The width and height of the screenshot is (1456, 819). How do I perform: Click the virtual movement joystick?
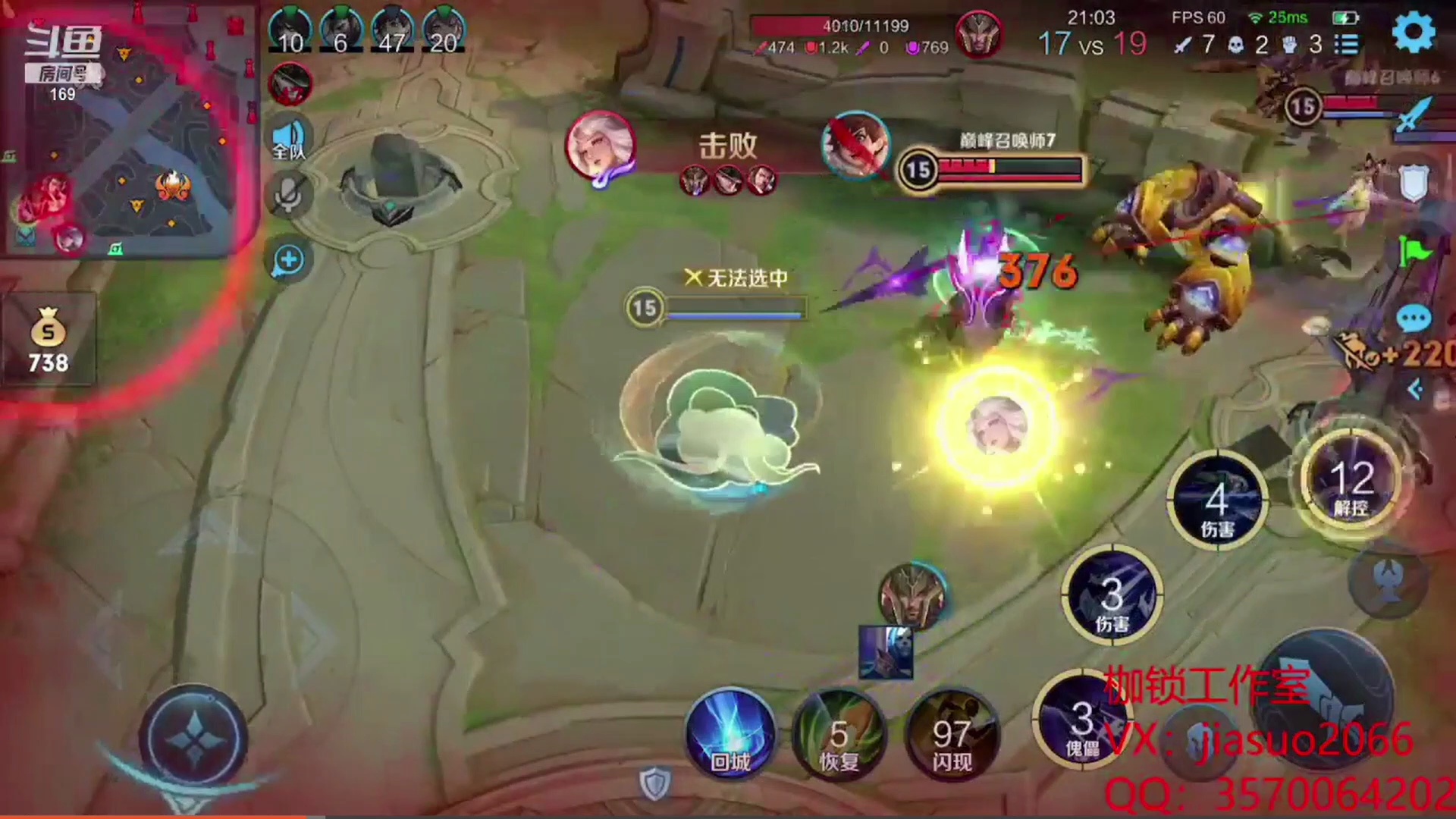(194, 737)
